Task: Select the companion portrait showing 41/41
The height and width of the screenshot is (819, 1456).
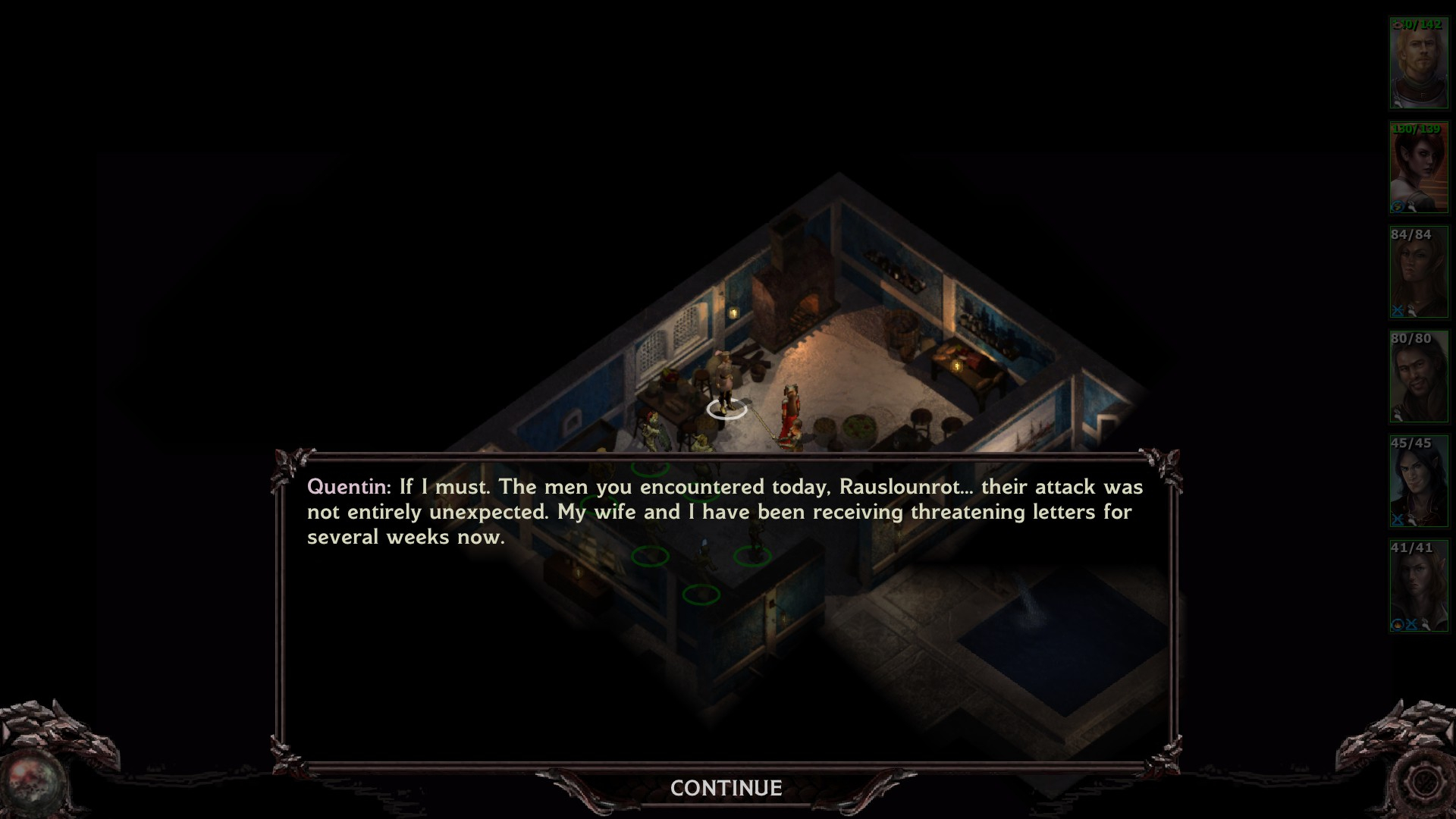Action: pos(1418,586)
